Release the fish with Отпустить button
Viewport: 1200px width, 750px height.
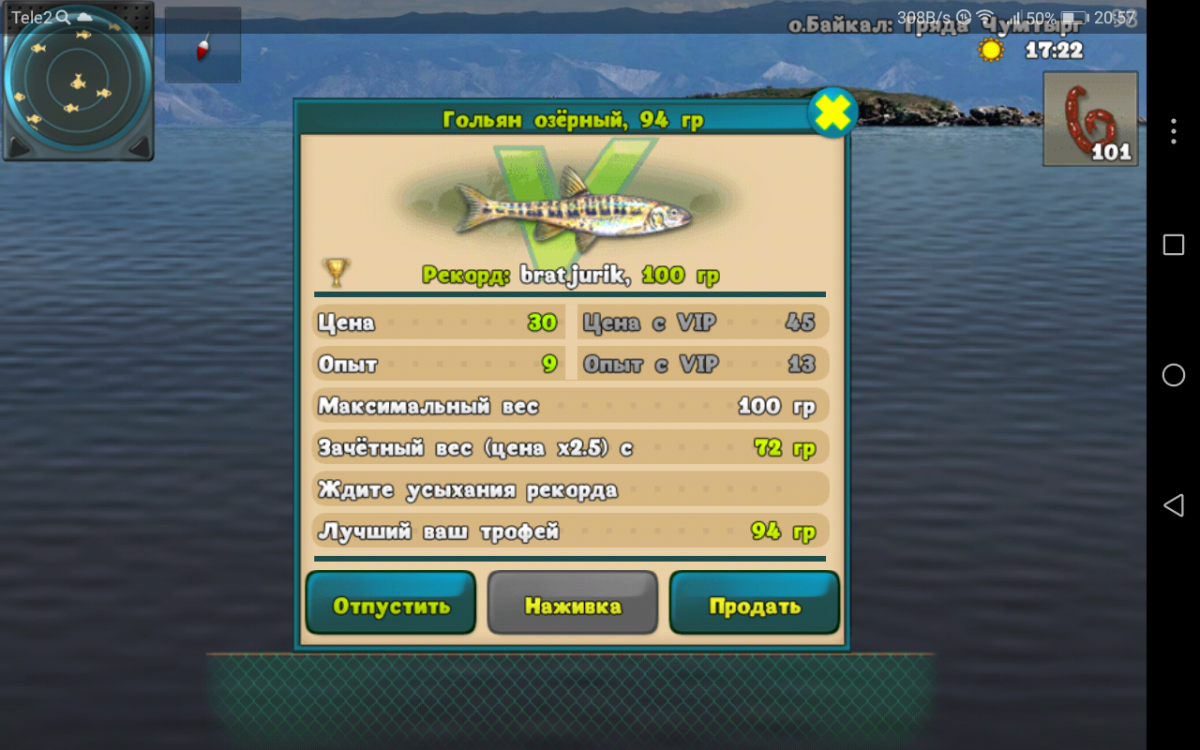coord(390,603)
